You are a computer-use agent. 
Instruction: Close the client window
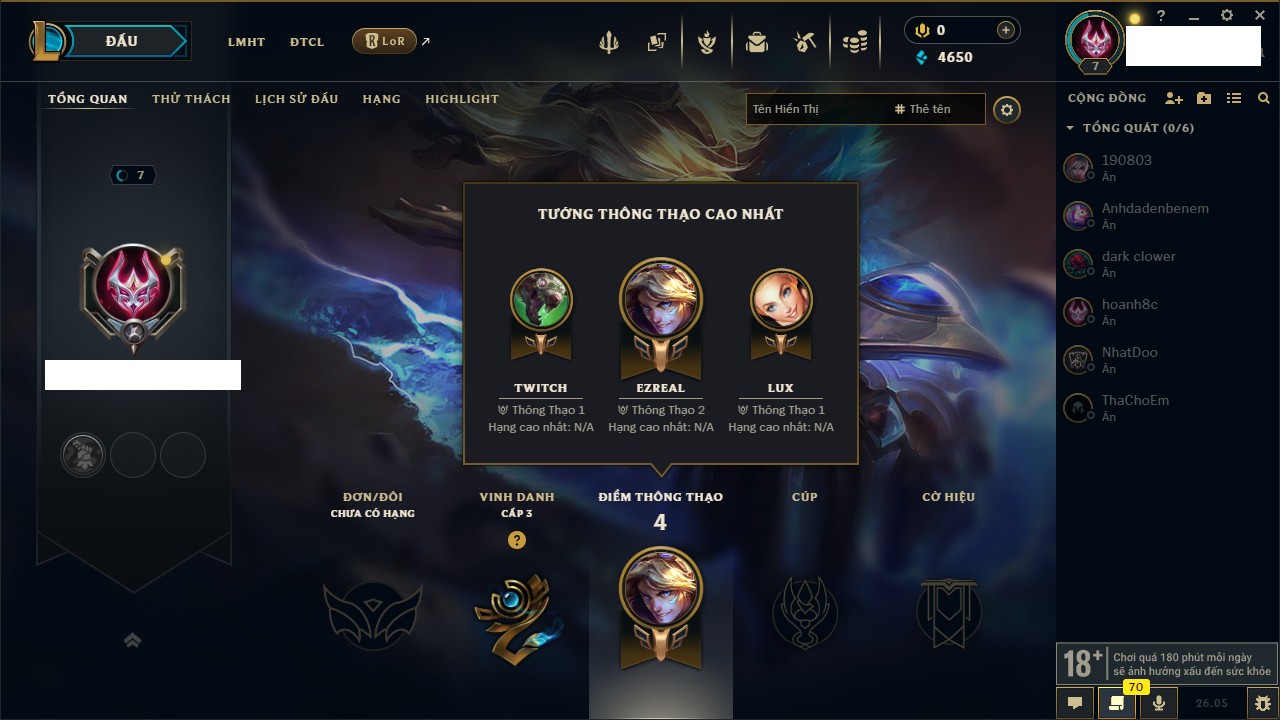[1260, 16]
